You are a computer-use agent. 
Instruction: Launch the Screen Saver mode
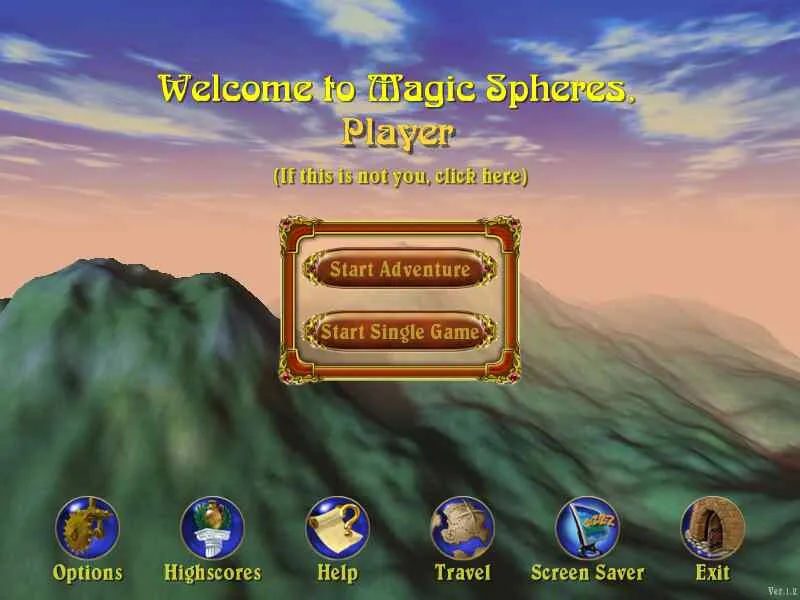[x=587, y=529]
